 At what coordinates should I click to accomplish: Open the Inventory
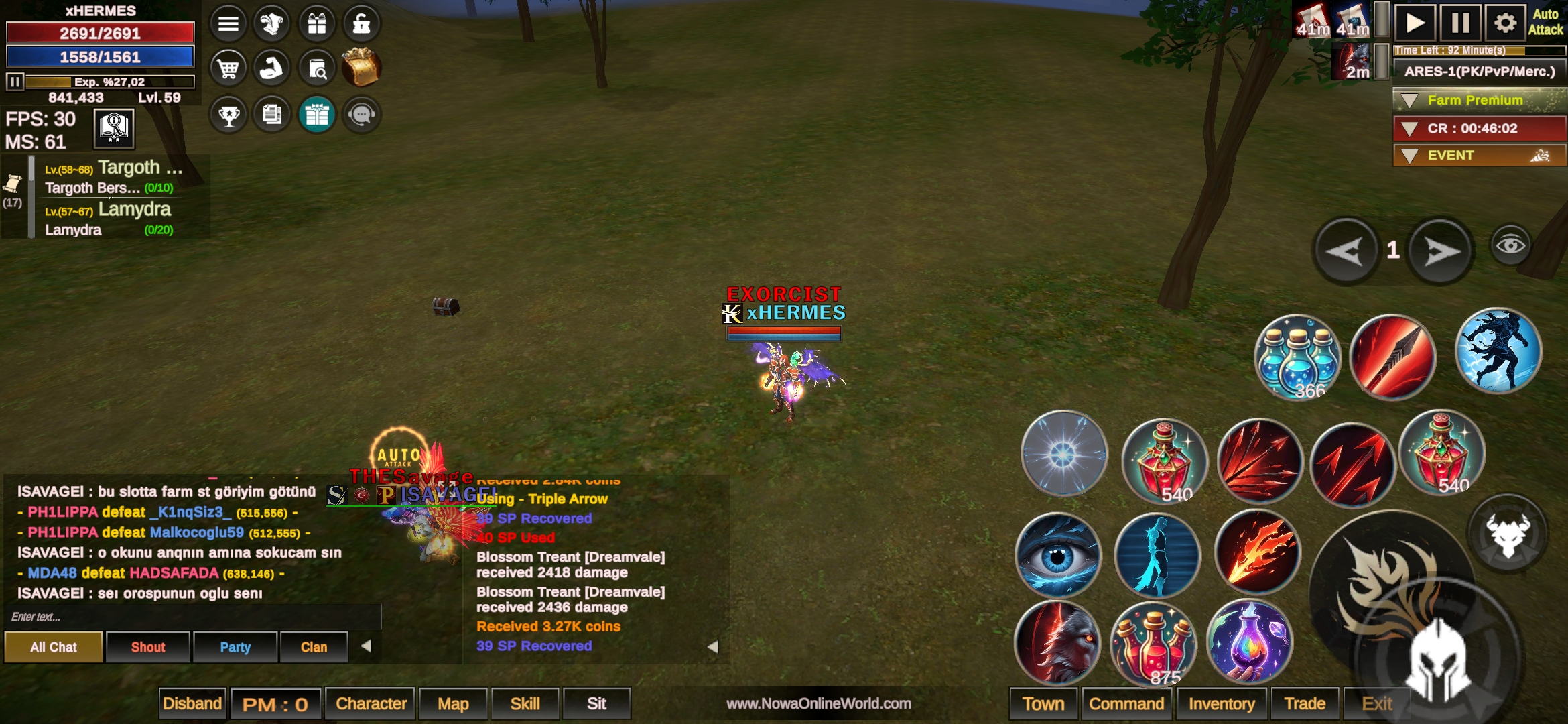click(x=1221, y=704)
